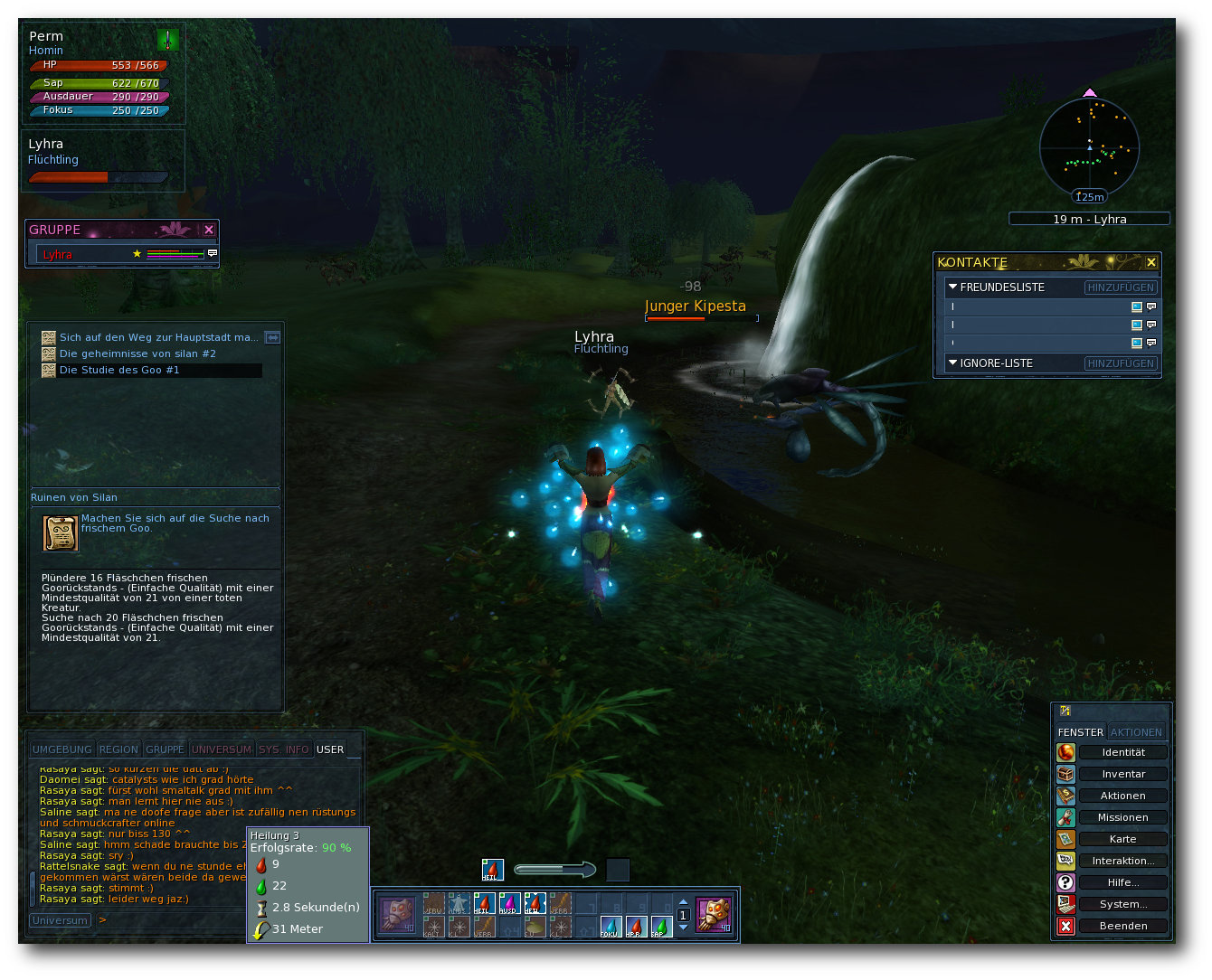This screenshot has height=980, width=1212.
Task: Select mission 'Die Studie des Goo #1'
Action: point(119,370)
